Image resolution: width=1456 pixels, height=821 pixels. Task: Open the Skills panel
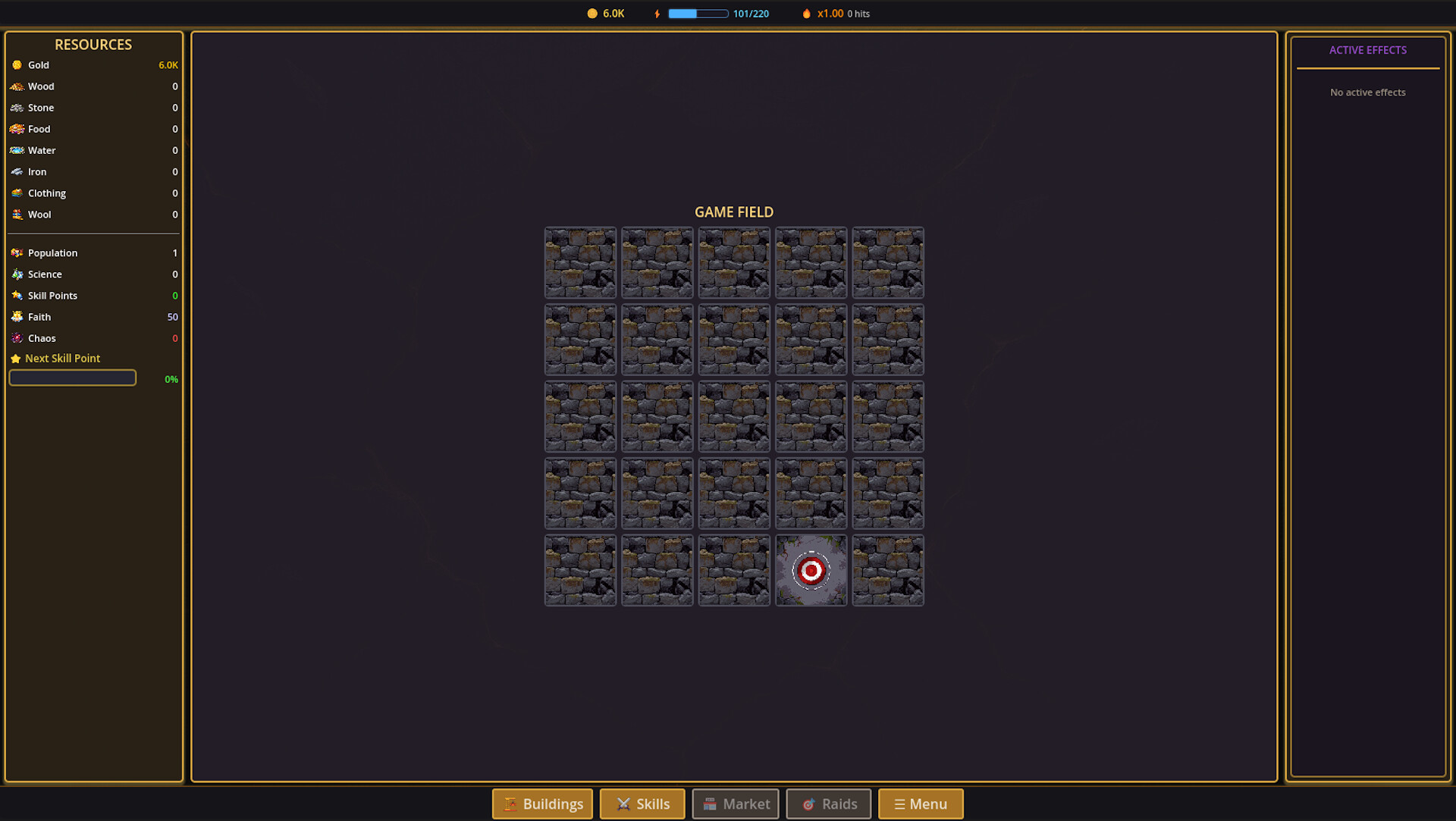click(x=642, y=804)
